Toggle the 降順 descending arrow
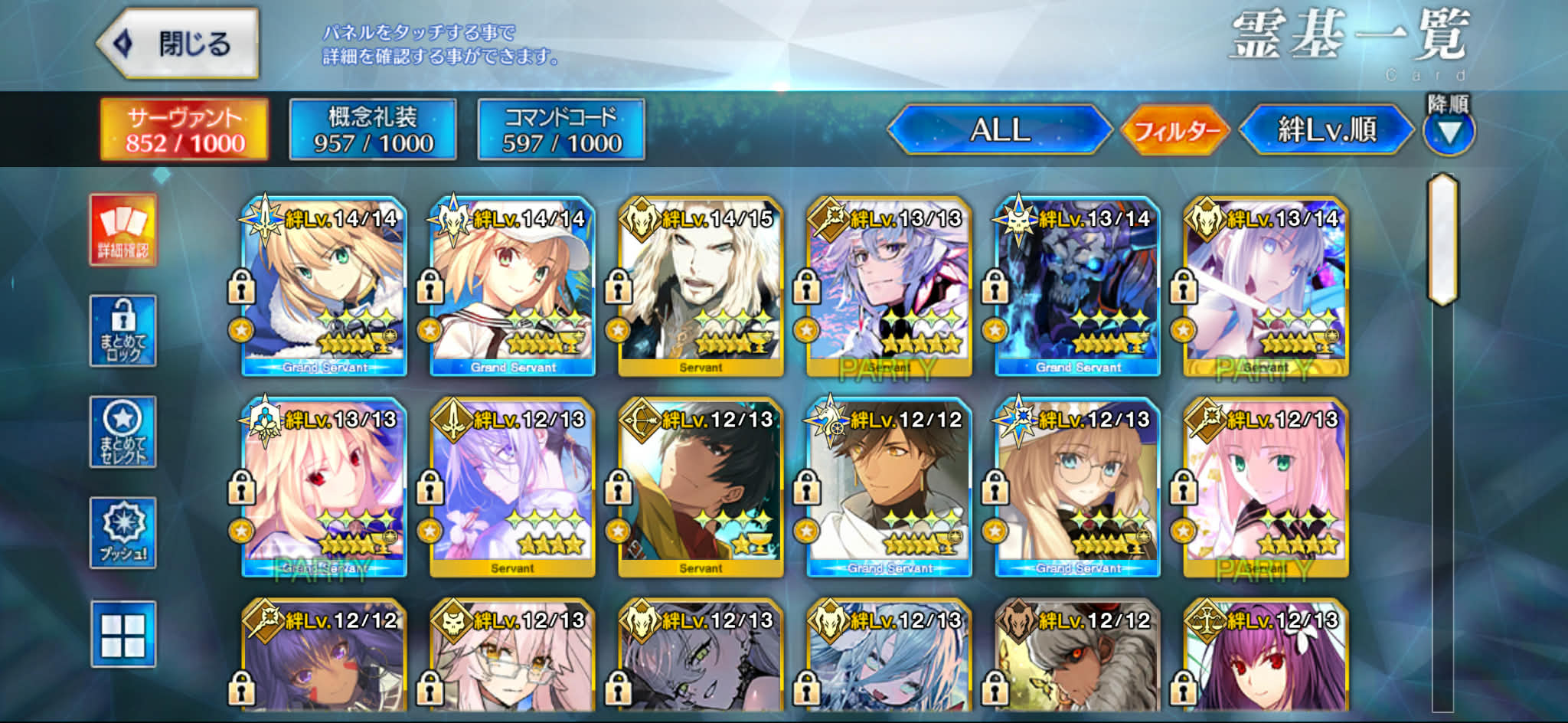 (x=1449, y=132)
